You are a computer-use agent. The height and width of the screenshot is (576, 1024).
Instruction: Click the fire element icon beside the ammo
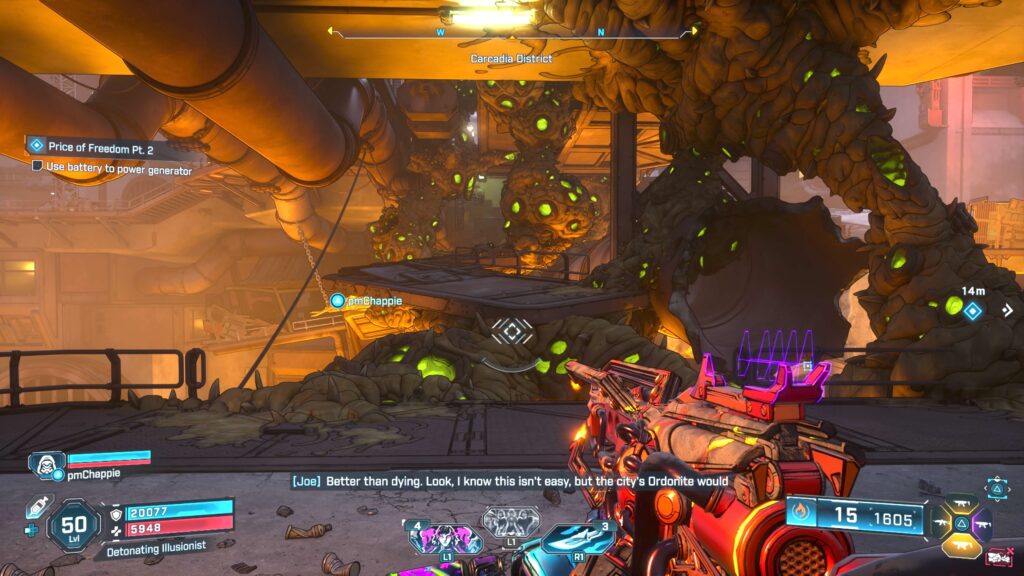(799, 516)
